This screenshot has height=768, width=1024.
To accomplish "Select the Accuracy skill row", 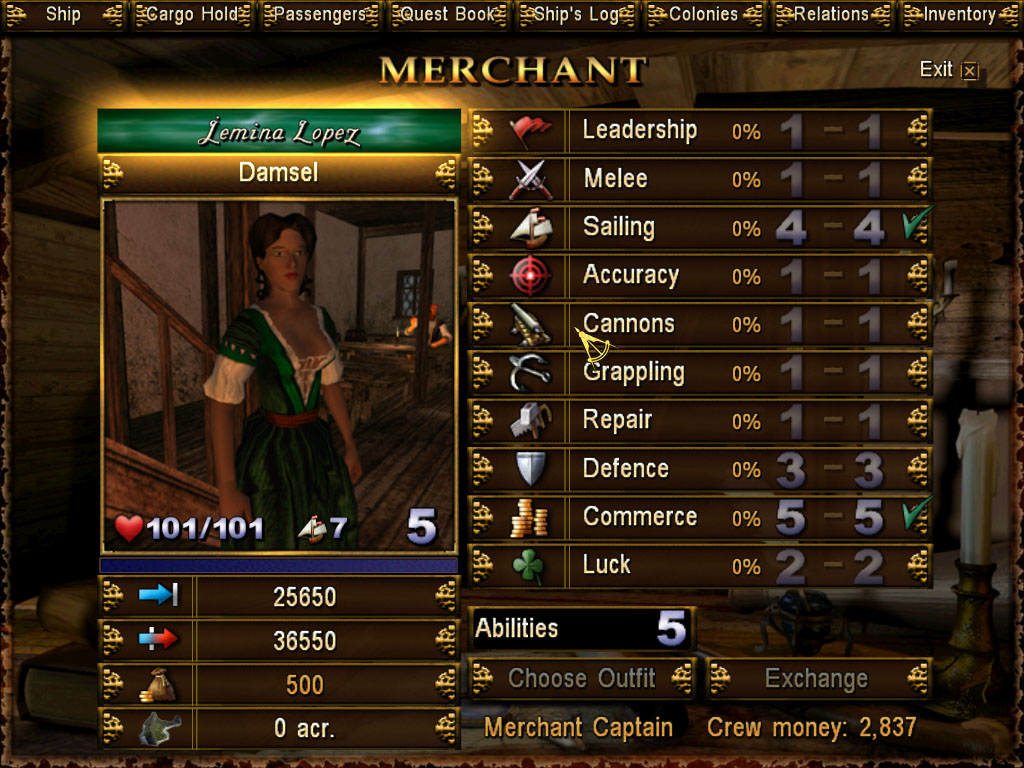I will click(700, 276).
